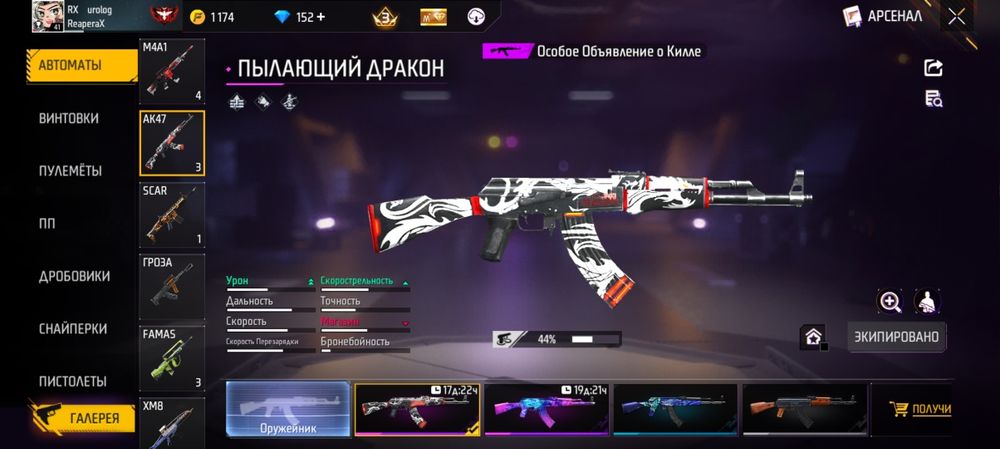This screenshot has width=1000, height=449.
Task: Open the ВИНТОВКИ category
Action: pos(69,118)
